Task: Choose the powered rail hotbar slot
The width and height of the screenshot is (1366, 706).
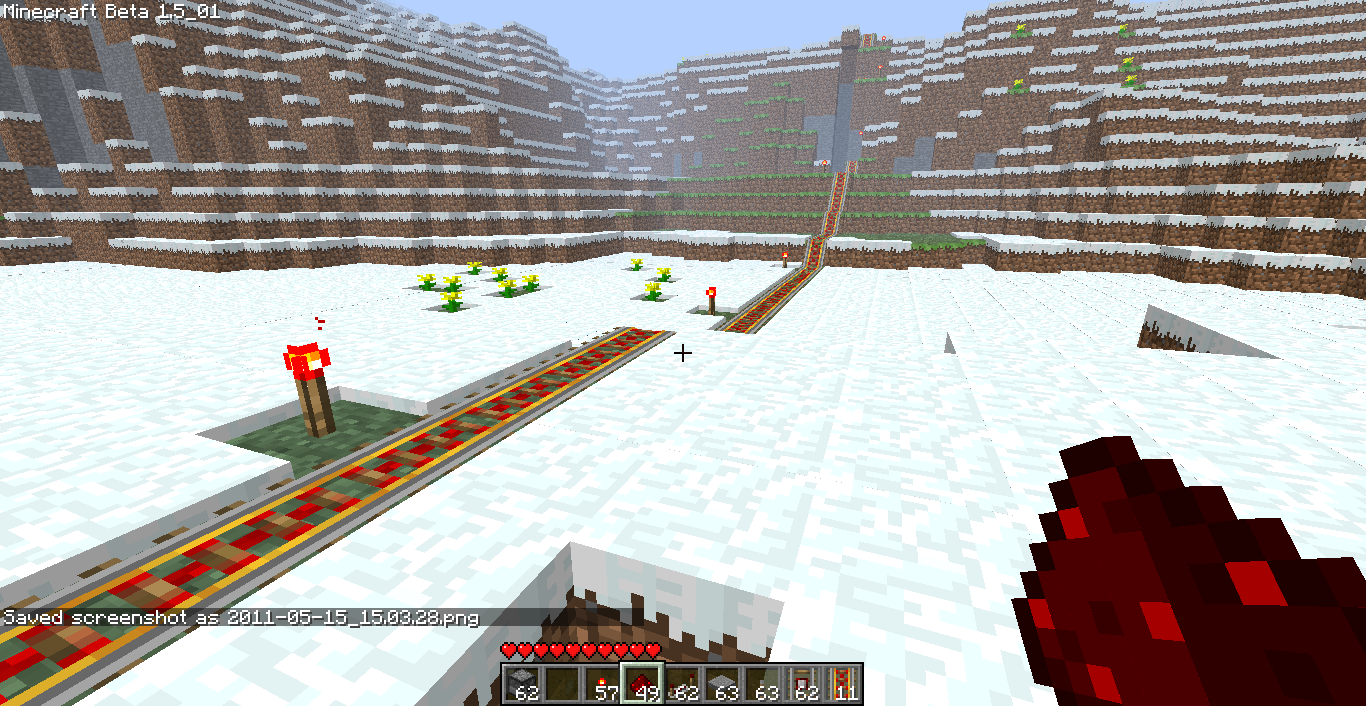Action: (x=842, y=684)
